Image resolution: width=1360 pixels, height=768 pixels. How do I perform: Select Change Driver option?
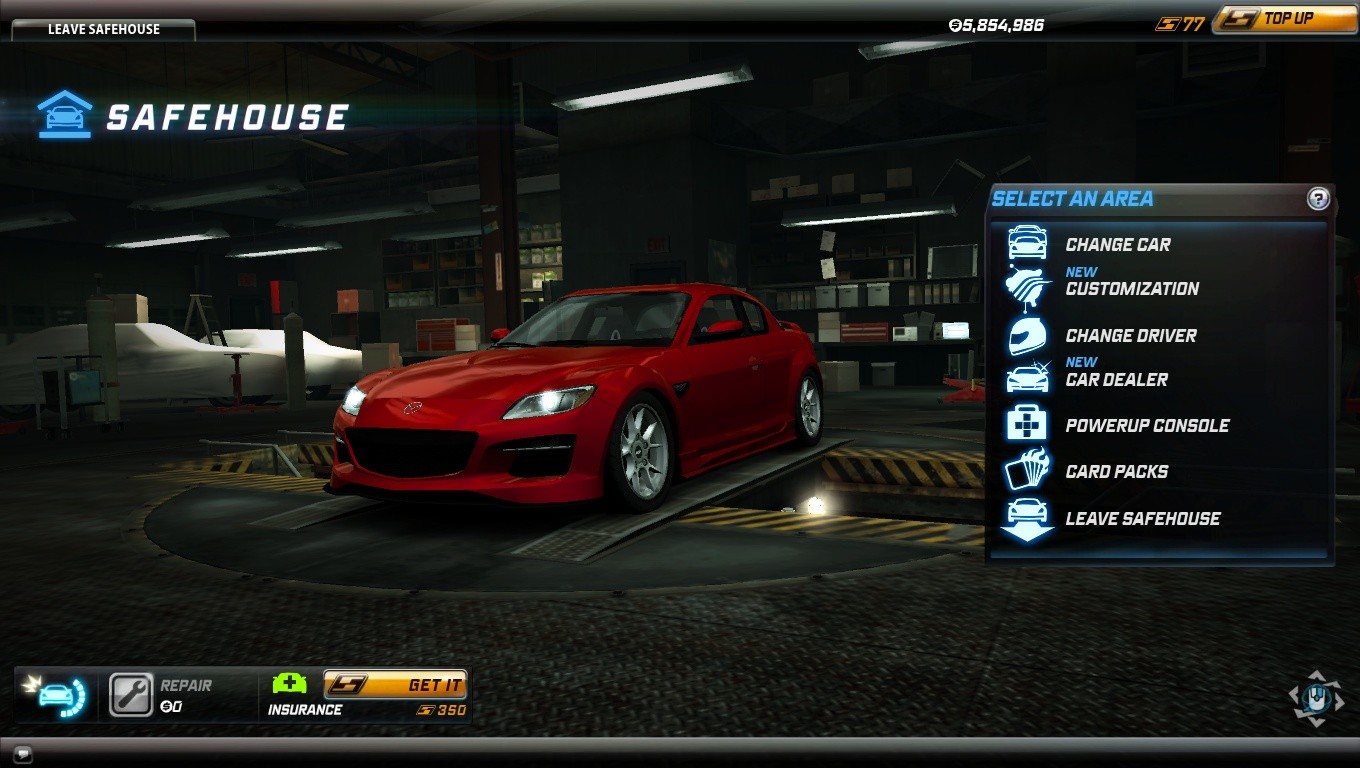tap(1130, 336)
